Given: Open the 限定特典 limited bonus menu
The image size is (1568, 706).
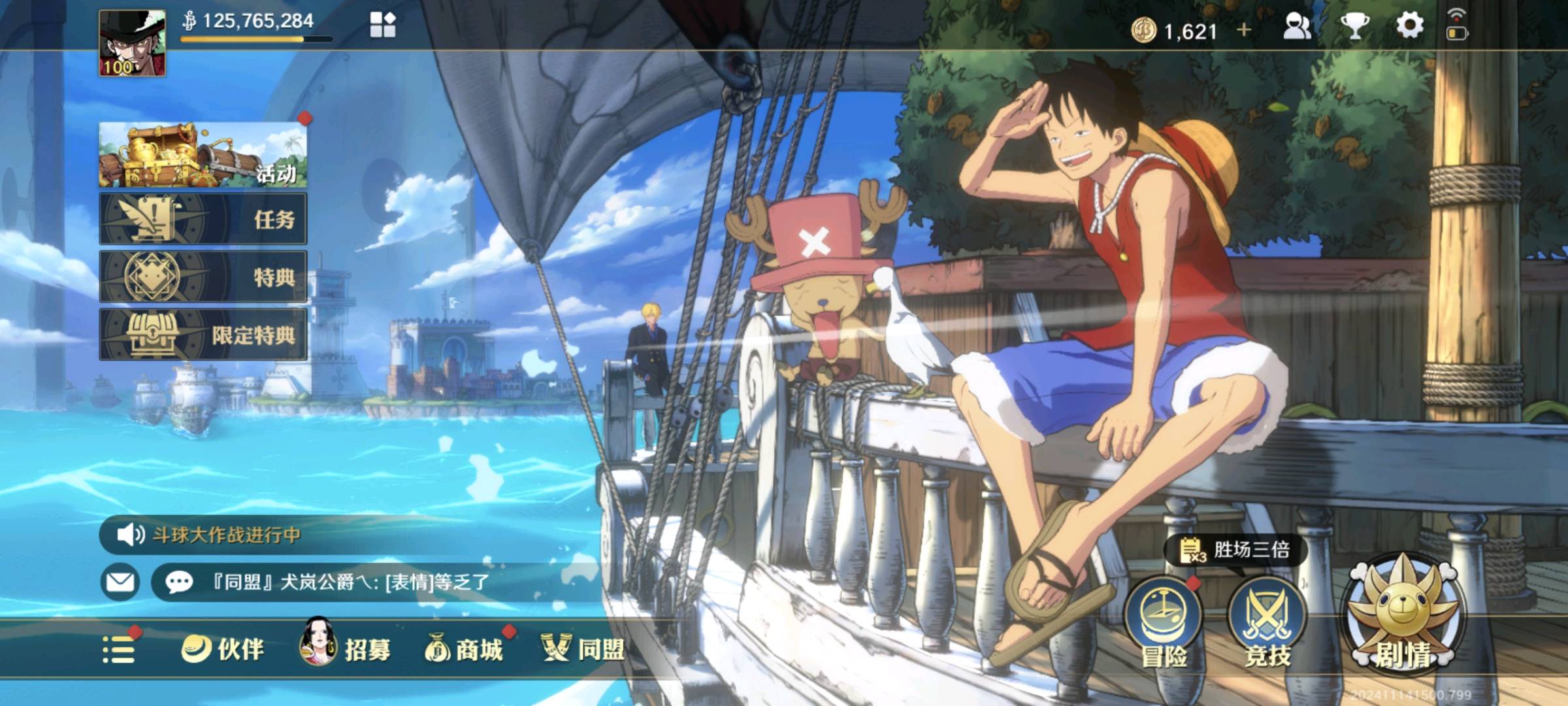Looking at the screenshot, I should [203, 335].
